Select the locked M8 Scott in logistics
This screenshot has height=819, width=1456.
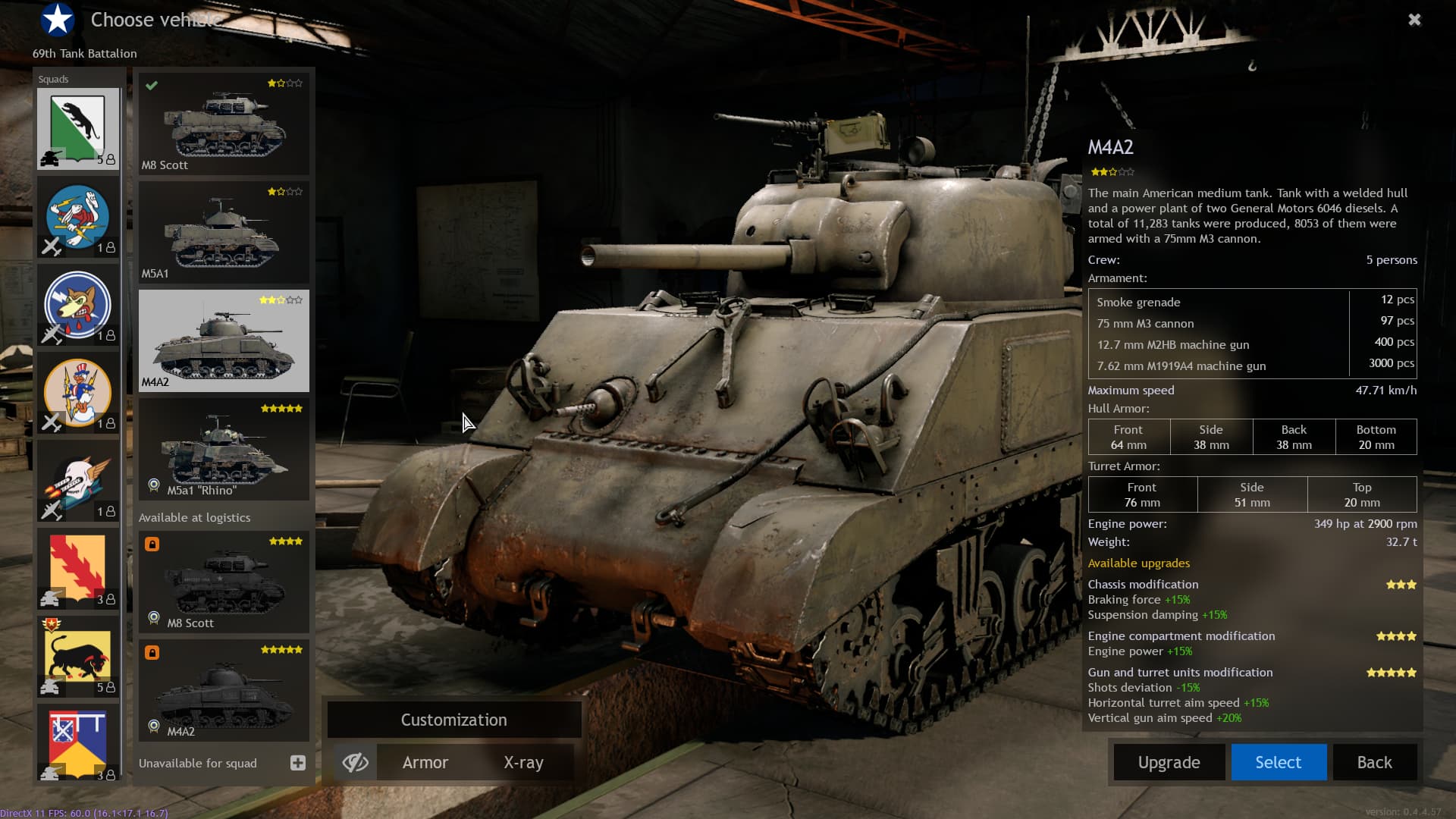[x=224, y=582]
